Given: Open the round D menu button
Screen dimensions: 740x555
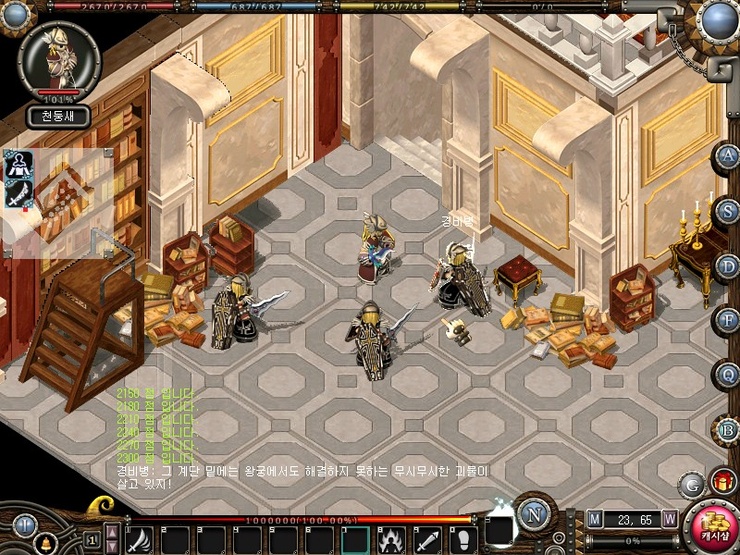Looking at the screenshot, I should (727, 266).
